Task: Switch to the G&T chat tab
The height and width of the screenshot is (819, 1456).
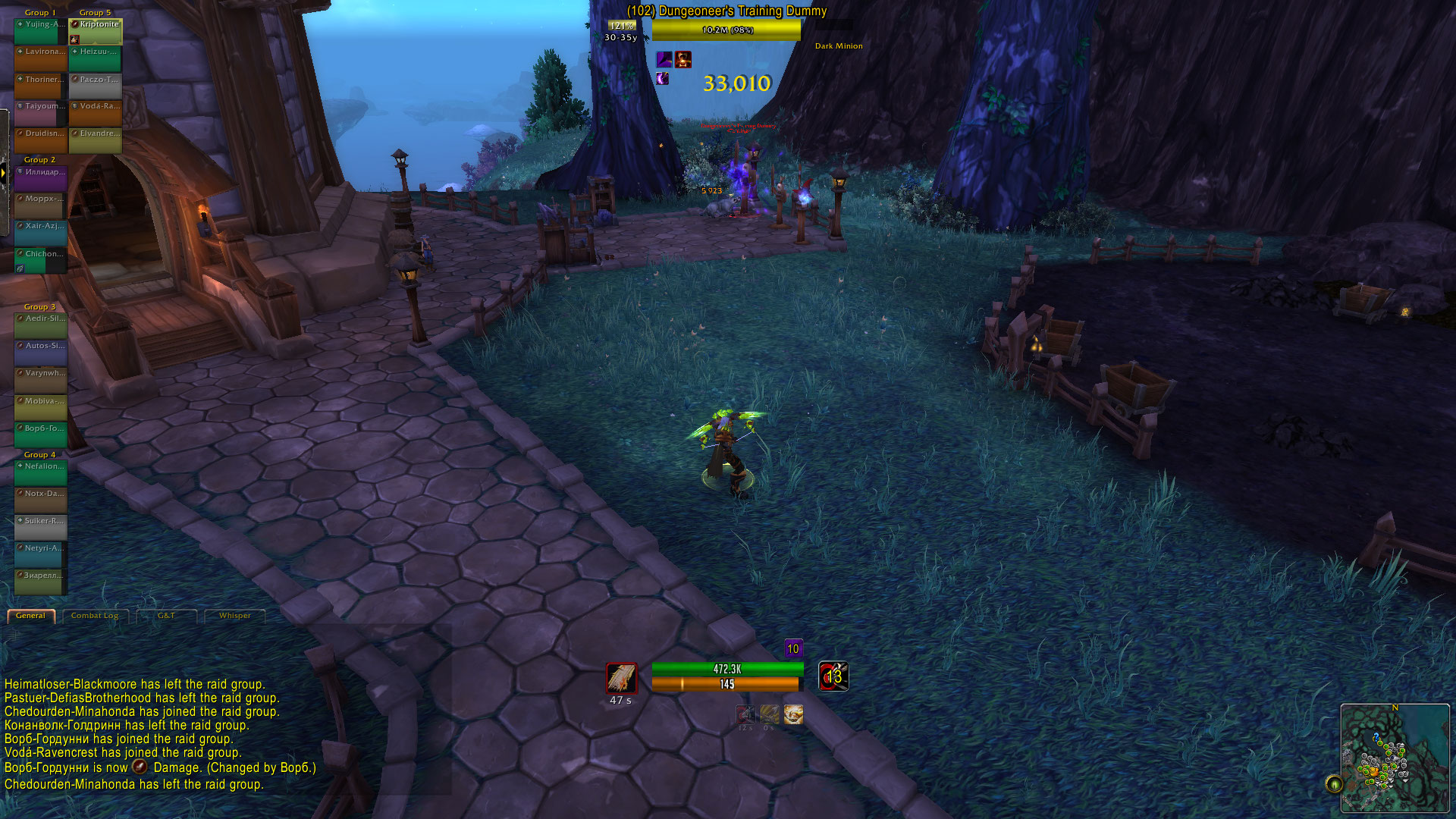Action: coord(166,616)
